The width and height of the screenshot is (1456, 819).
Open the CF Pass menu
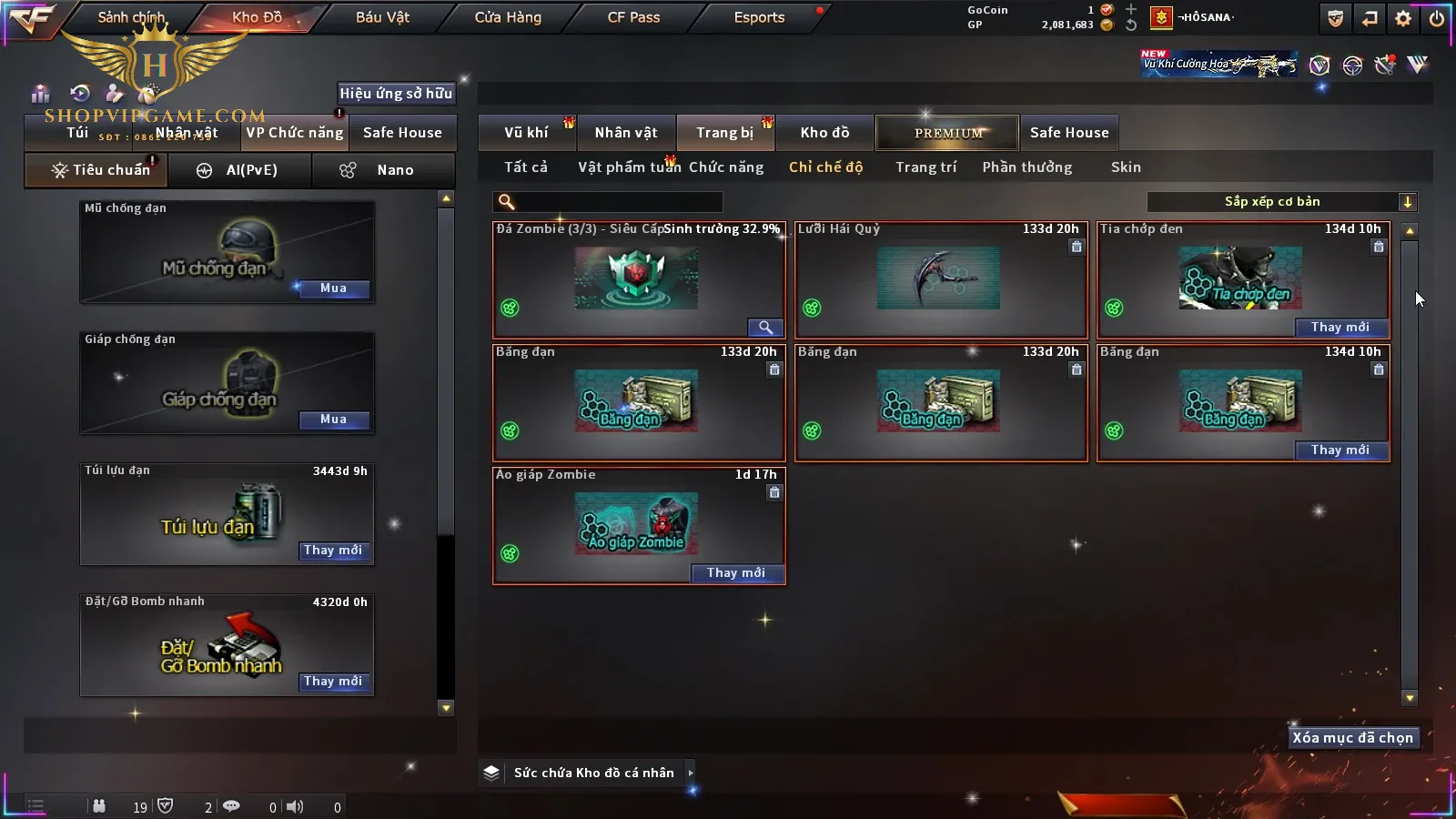633,17
